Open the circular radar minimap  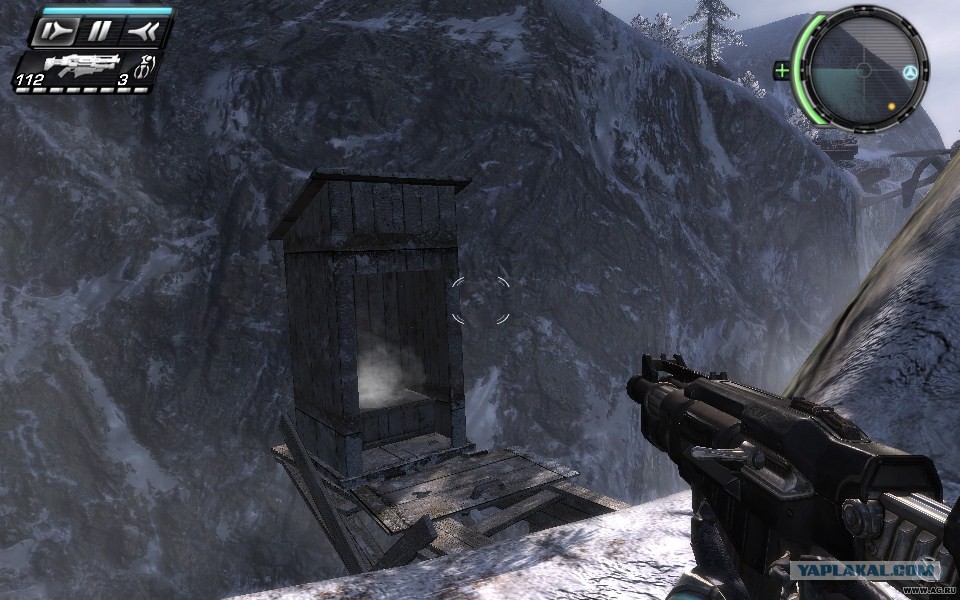coord(860,70)
